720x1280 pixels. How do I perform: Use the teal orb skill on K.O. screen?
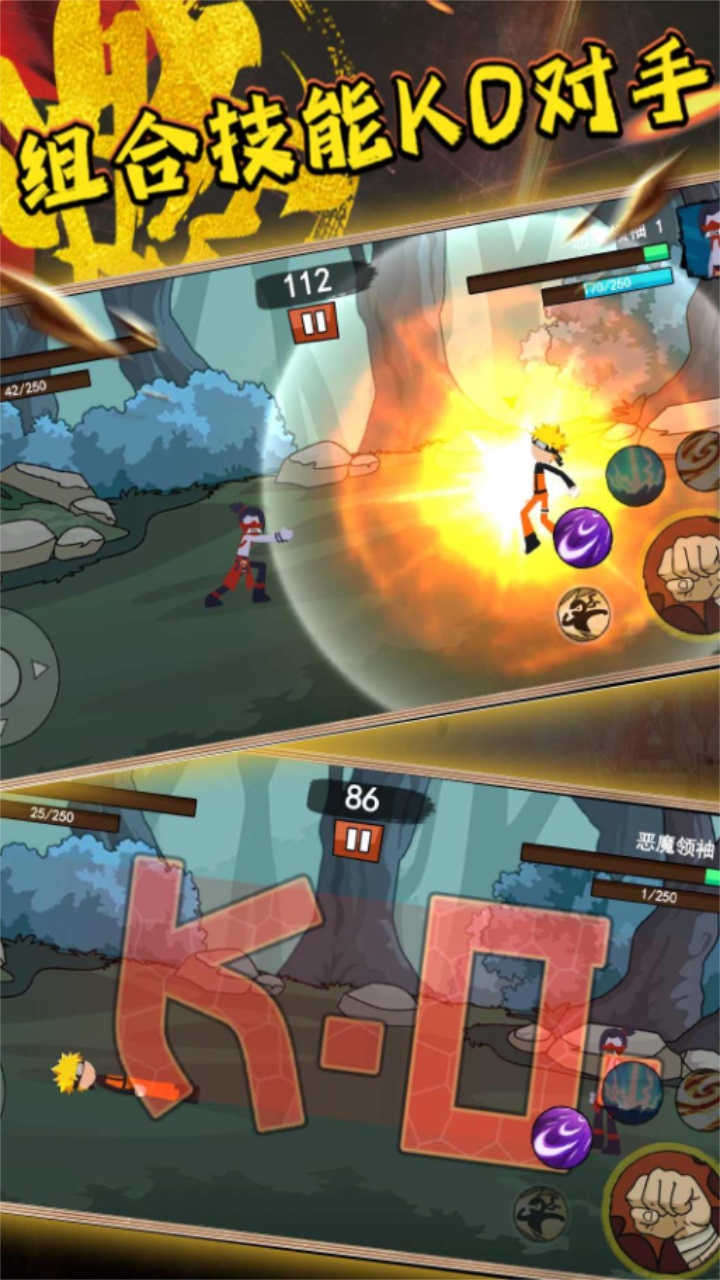(x=632, y=1091)
